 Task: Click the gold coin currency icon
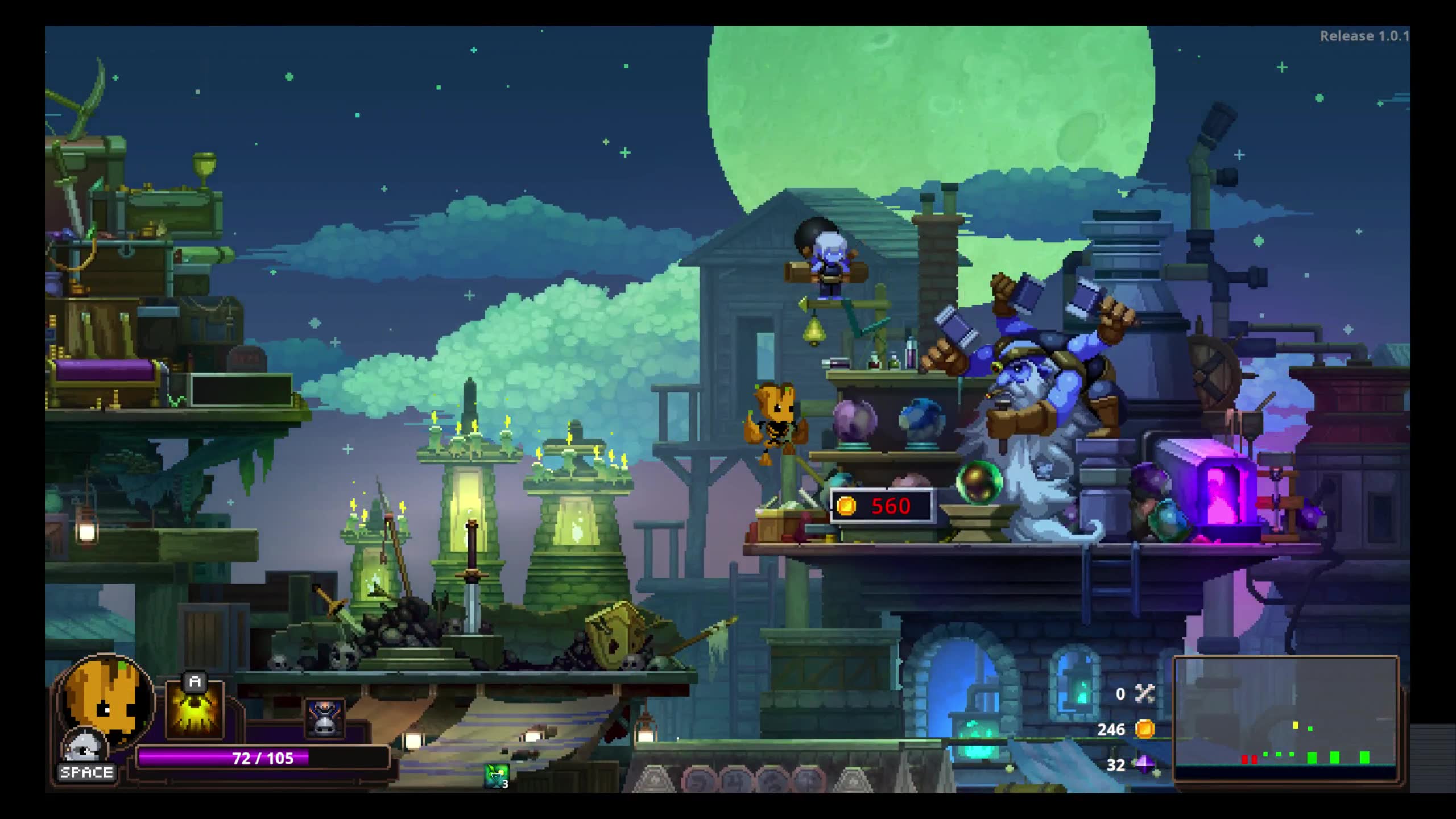pos(1144,729)
